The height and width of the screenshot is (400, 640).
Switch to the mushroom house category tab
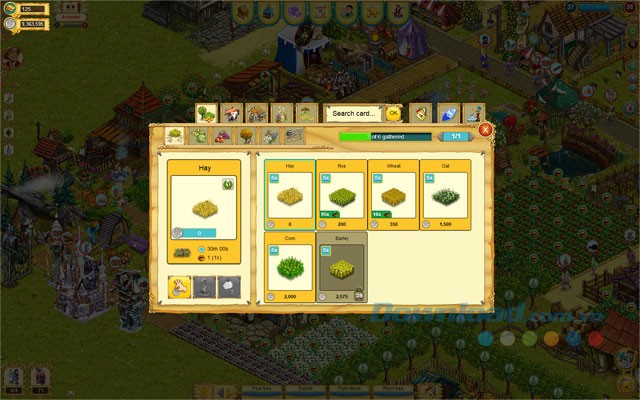[232, 114]
